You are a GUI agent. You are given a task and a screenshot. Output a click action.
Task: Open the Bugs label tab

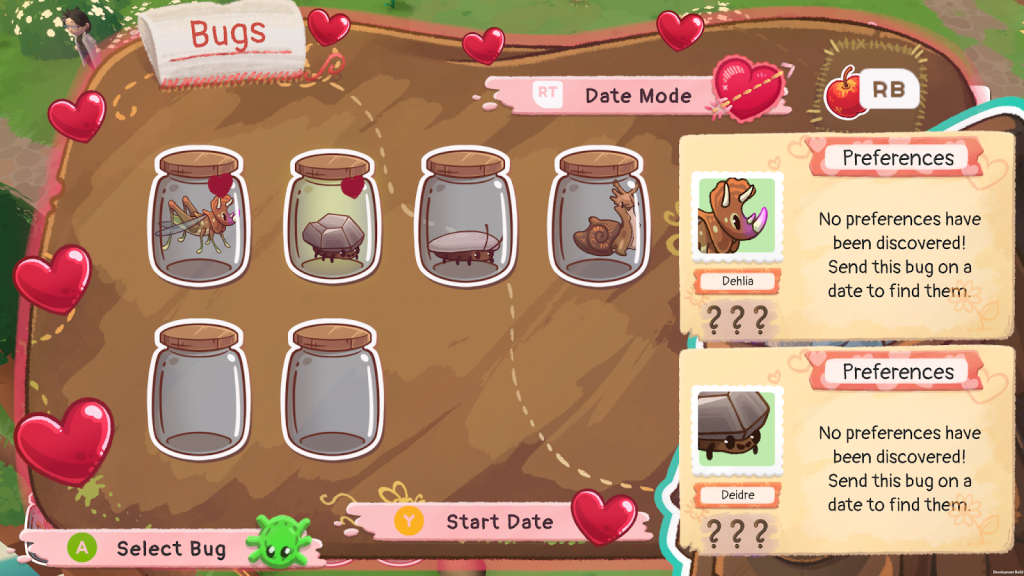[x=226, y=36]
